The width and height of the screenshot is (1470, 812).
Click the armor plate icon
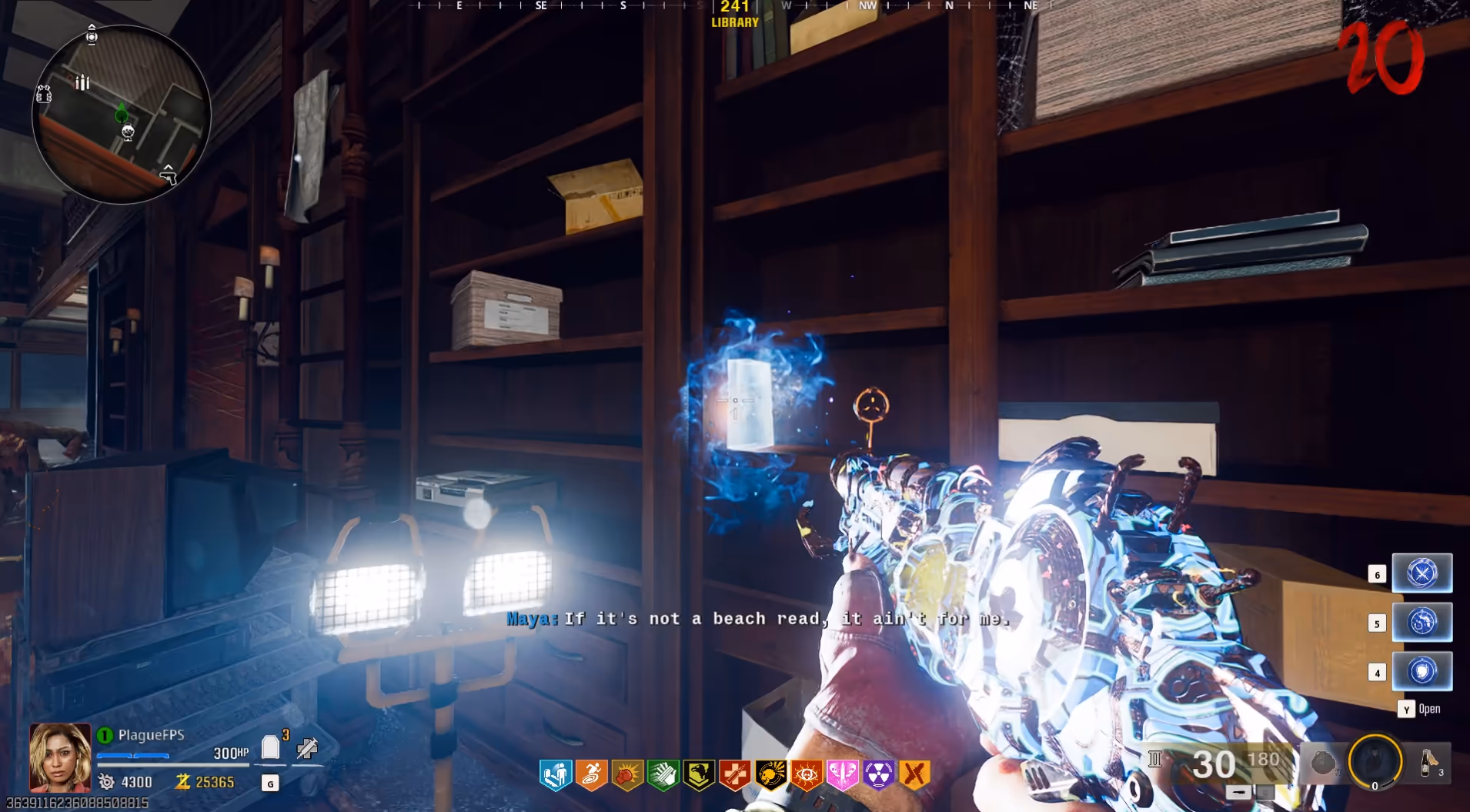pos(270,747)
